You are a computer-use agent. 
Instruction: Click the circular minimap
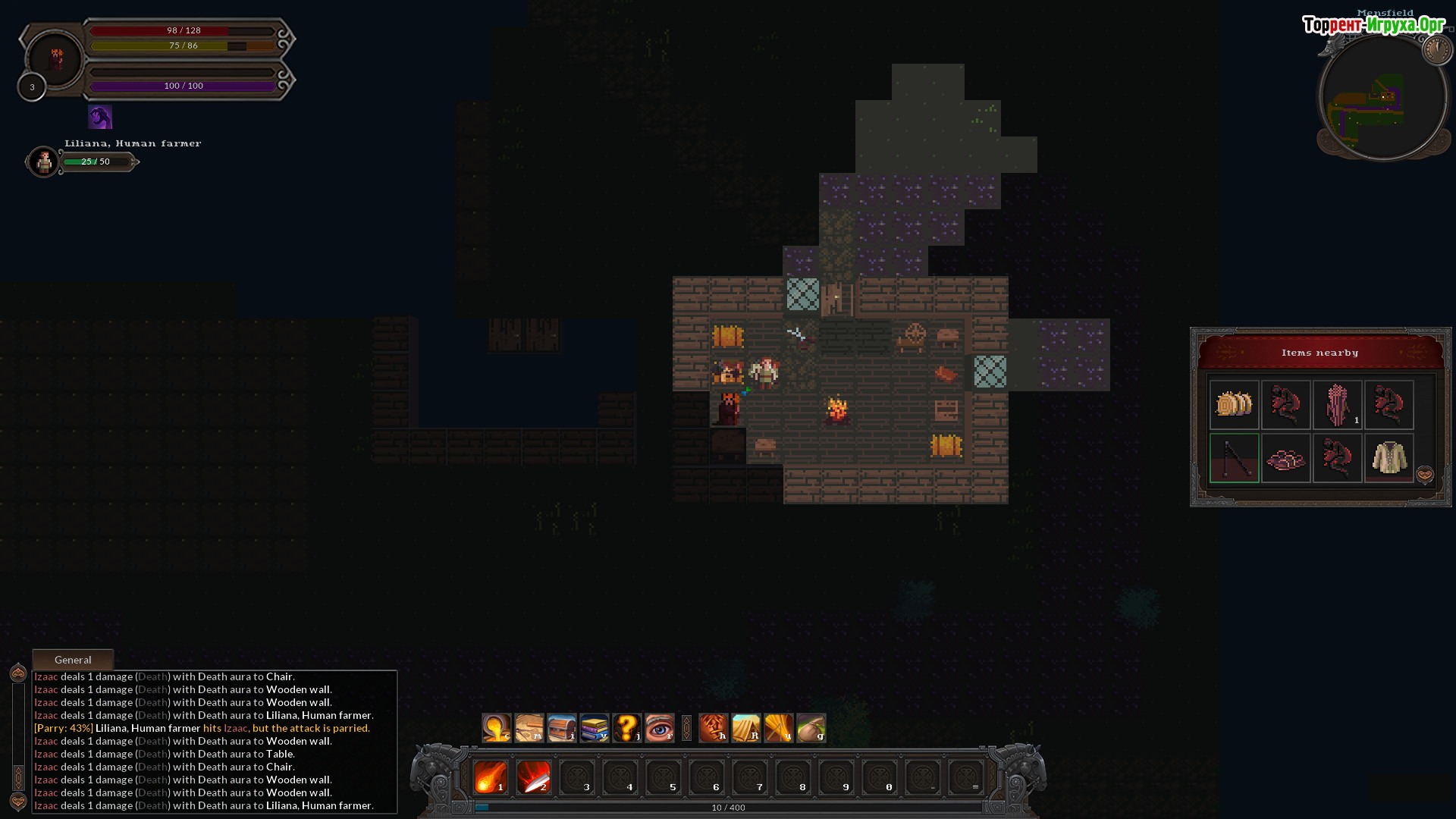point(1382,99)
